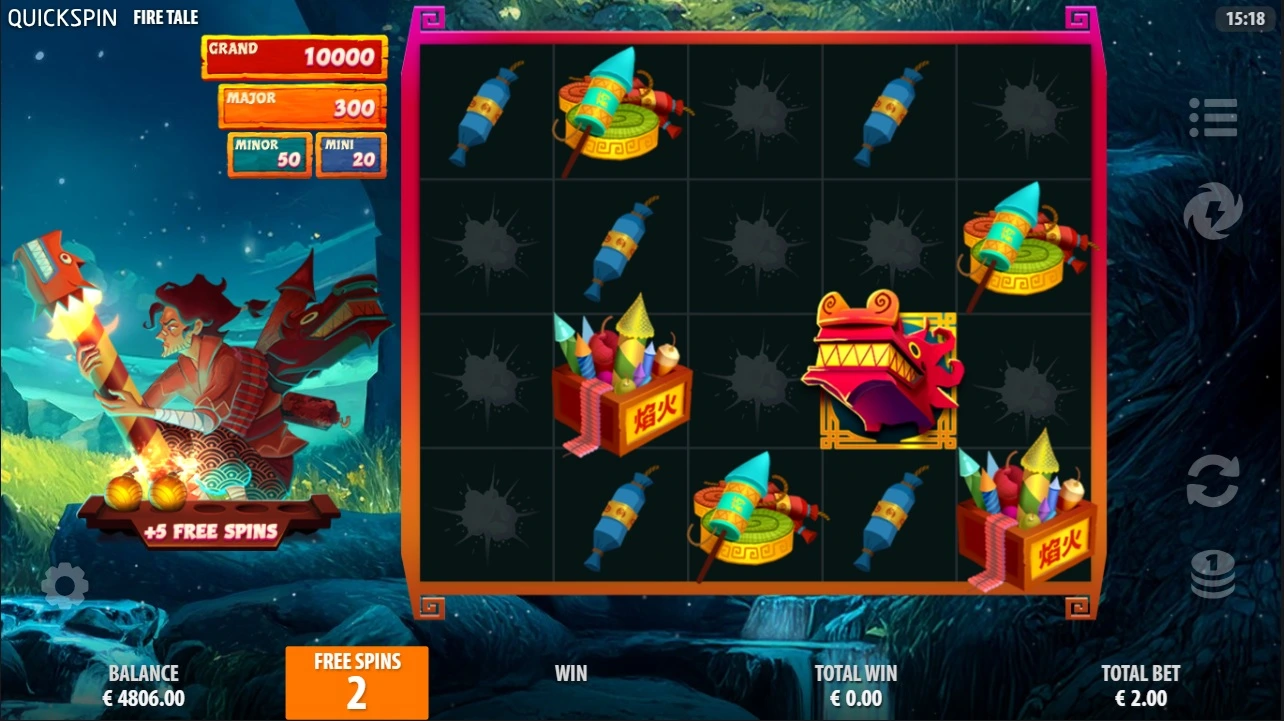The width and height of the screenshot is (1284, 721).
Task: Click the Quickspin logo
Action: [x=61, y=16]
